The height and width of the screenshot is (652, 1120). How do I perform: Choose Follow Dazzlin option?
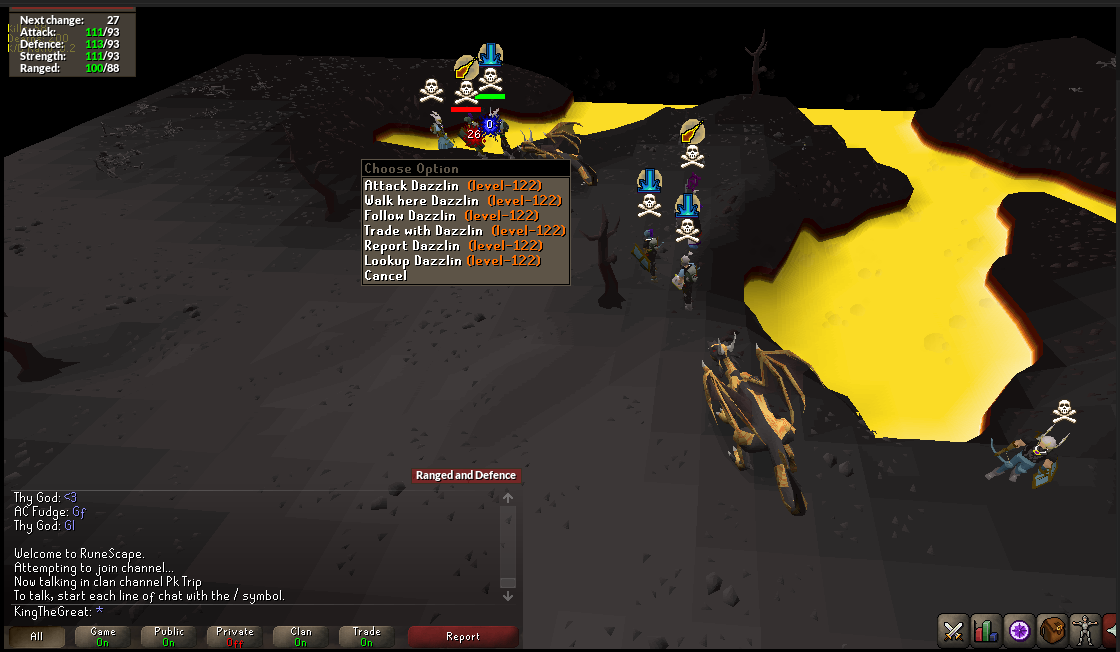point(451,216)
